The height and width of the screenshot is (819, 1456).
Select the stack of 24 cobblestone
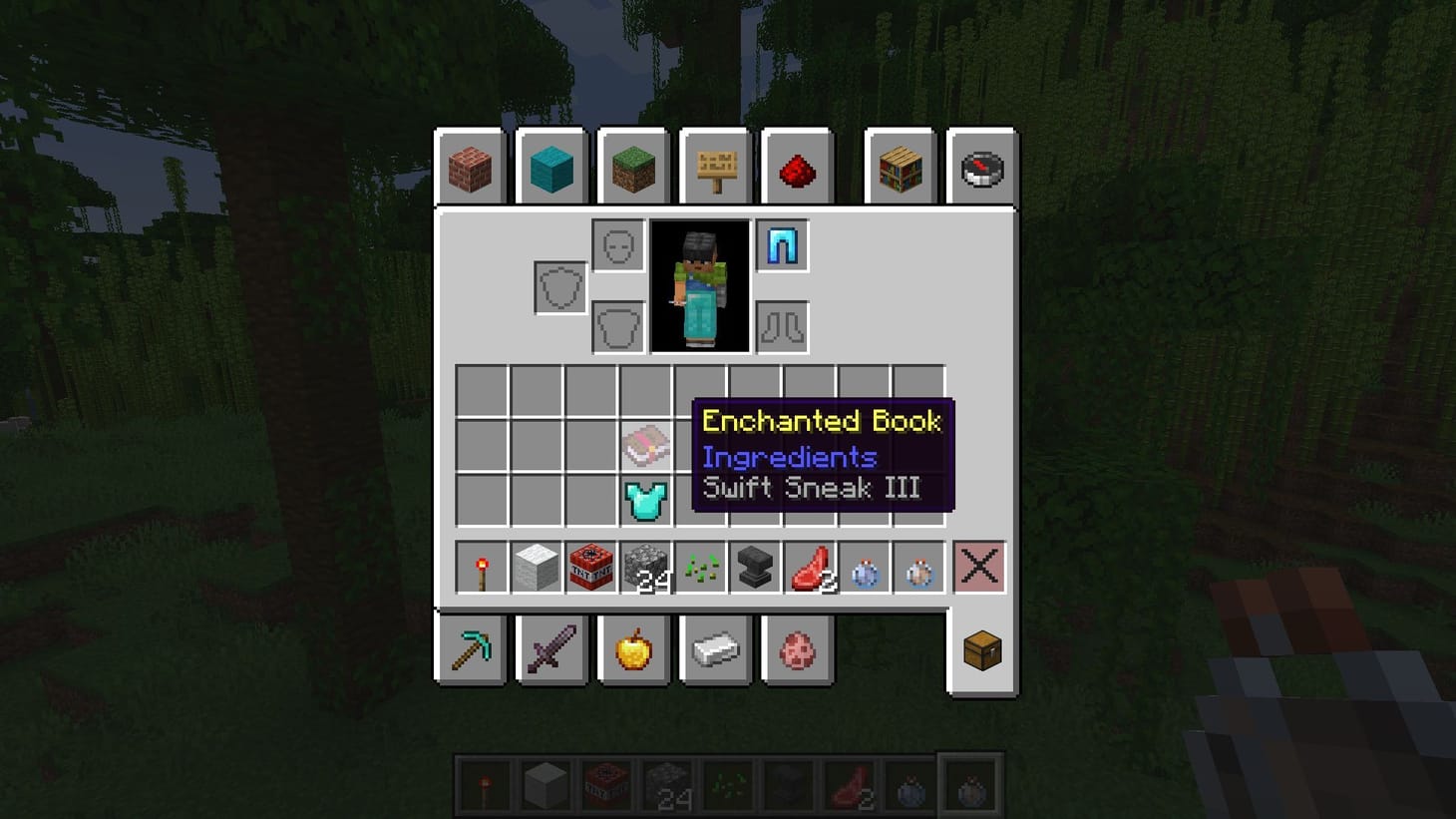(x=645, y=567)
